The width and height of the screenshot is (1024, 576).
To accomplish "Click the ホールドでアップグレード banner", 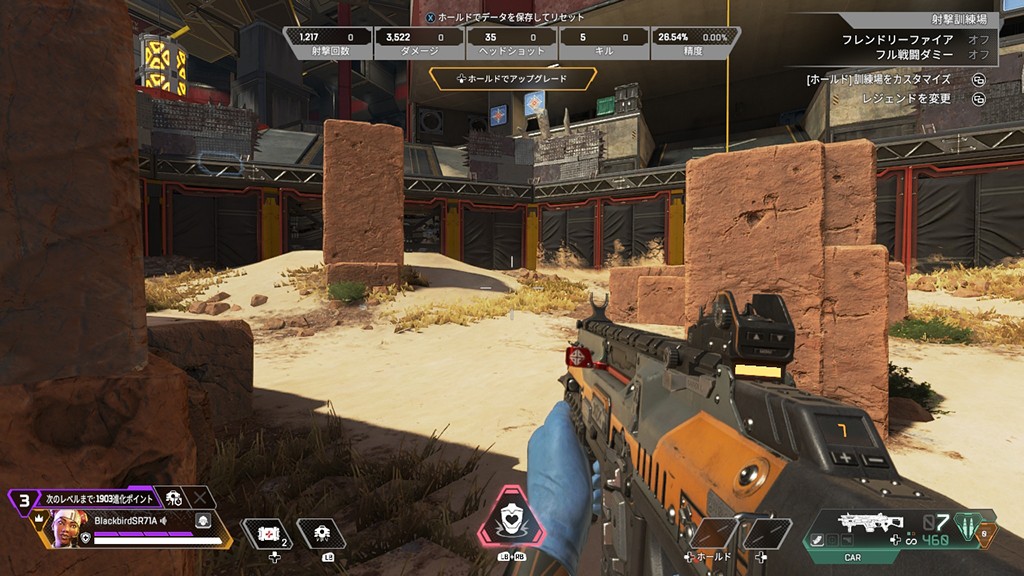I will (x=513, y=78).
